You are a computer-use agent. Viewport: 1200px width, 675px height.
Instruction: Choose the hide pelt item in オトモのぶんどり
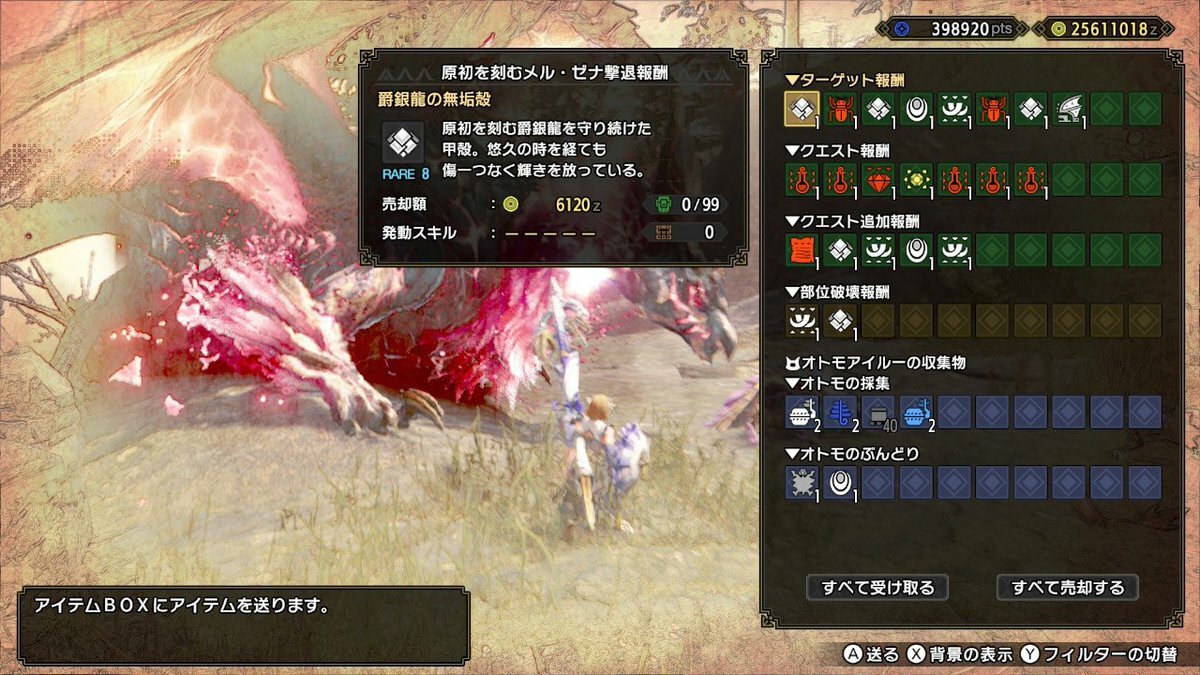(x=802, y=482)
